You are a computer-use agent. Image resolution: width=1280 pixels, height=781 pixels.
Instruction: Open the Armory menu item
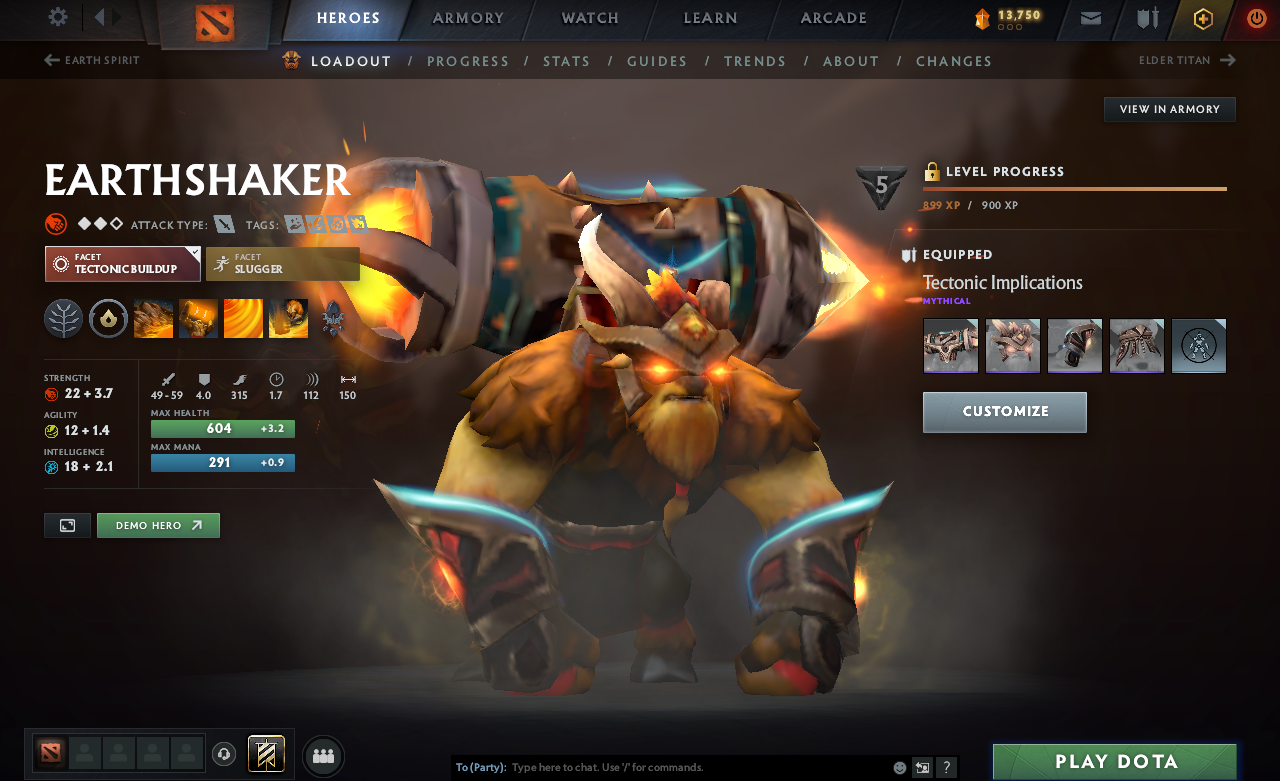point(466,18)
